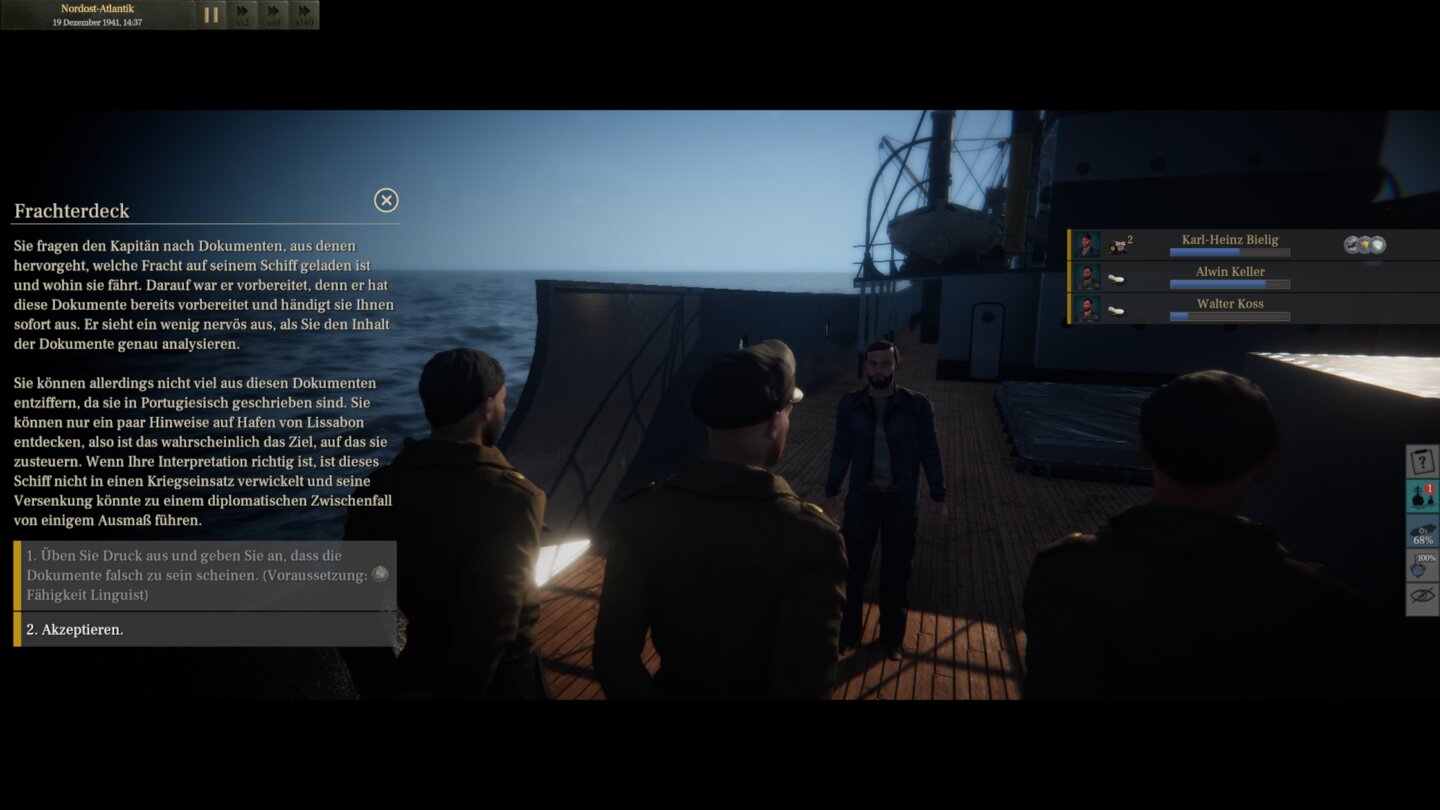Select the star skill badge beside Bielig's name
The image size is (1440, 810).
(x=1365, y=243)
